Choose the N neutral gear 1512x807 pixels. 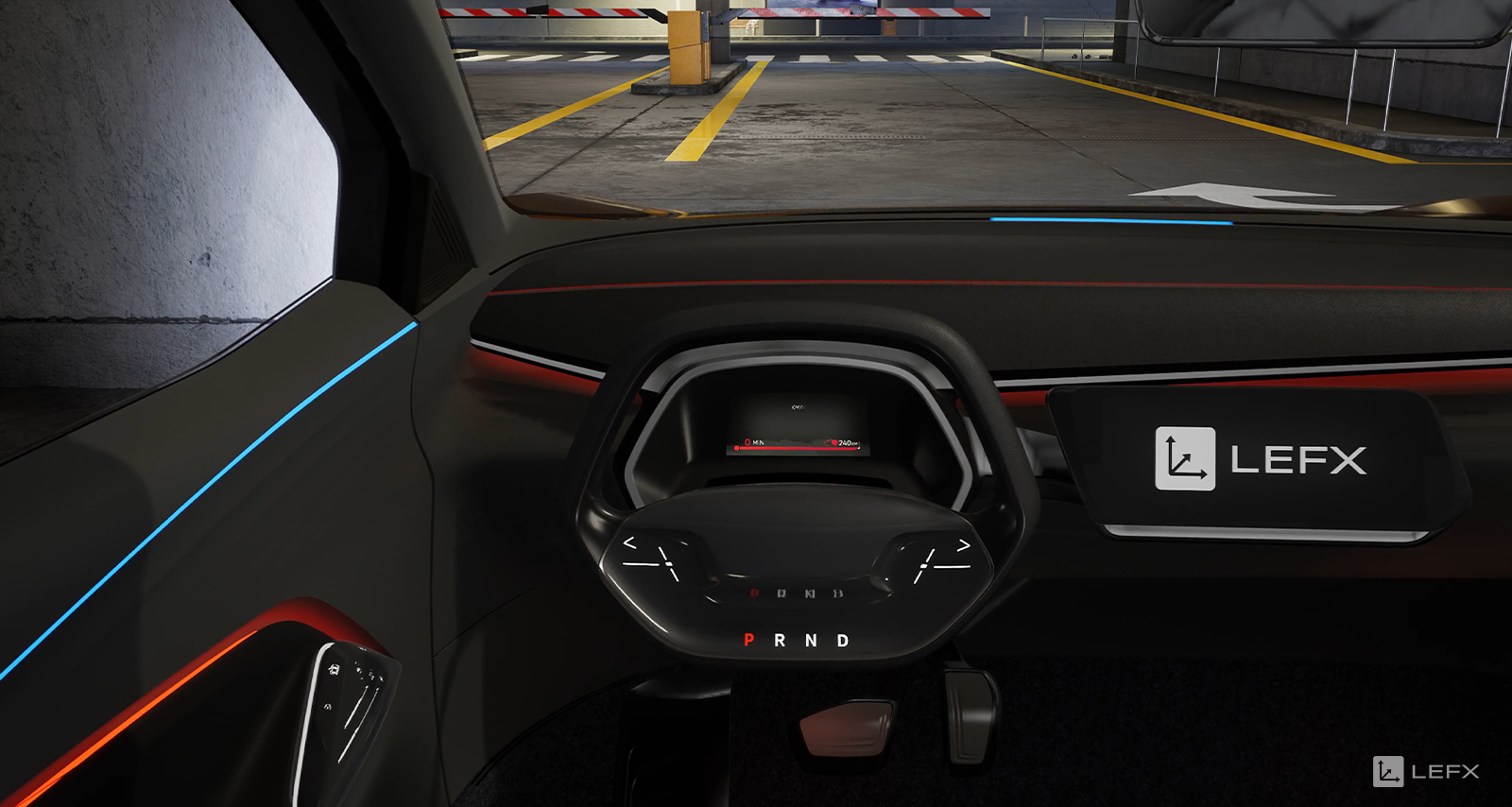(x=811, y=641)
